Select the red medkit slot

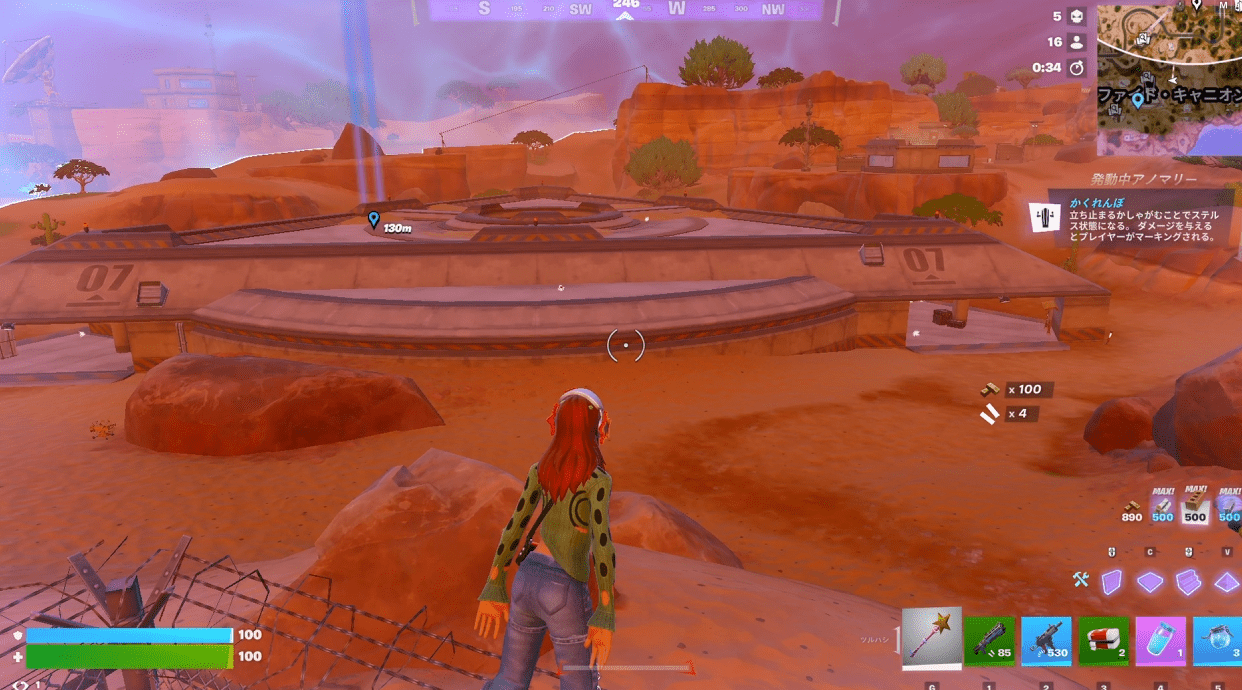(1103, 641)
